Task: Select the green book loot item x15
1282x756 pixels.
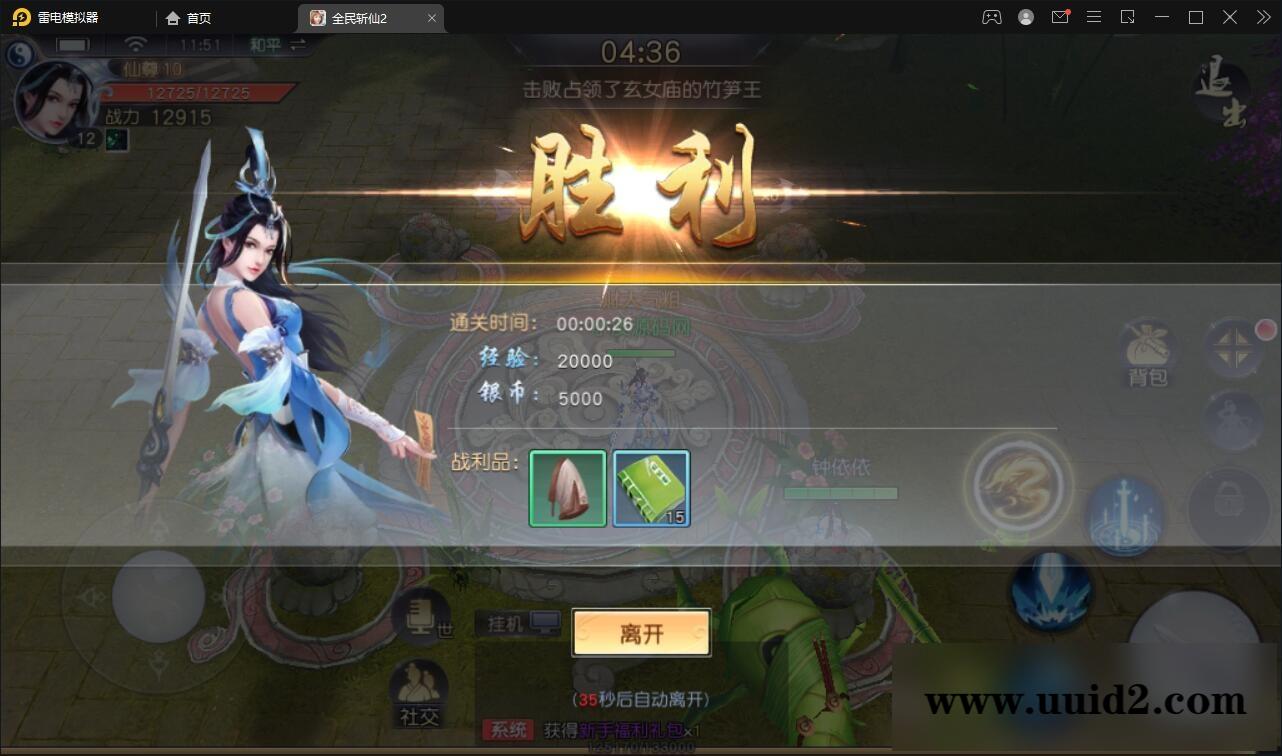Action: click(651, 490)
